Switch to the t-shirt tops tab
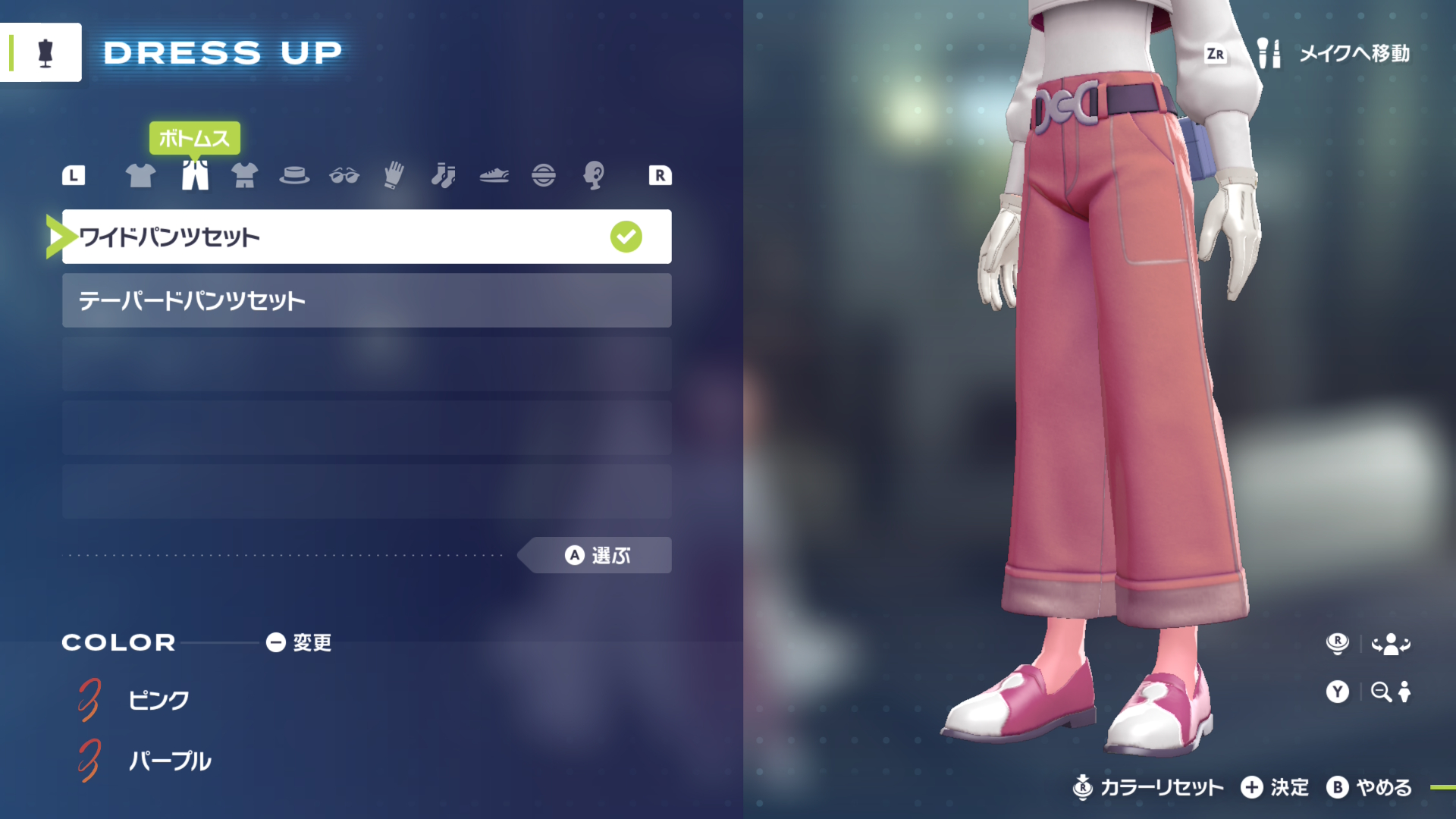 click(x=140, y=175)
